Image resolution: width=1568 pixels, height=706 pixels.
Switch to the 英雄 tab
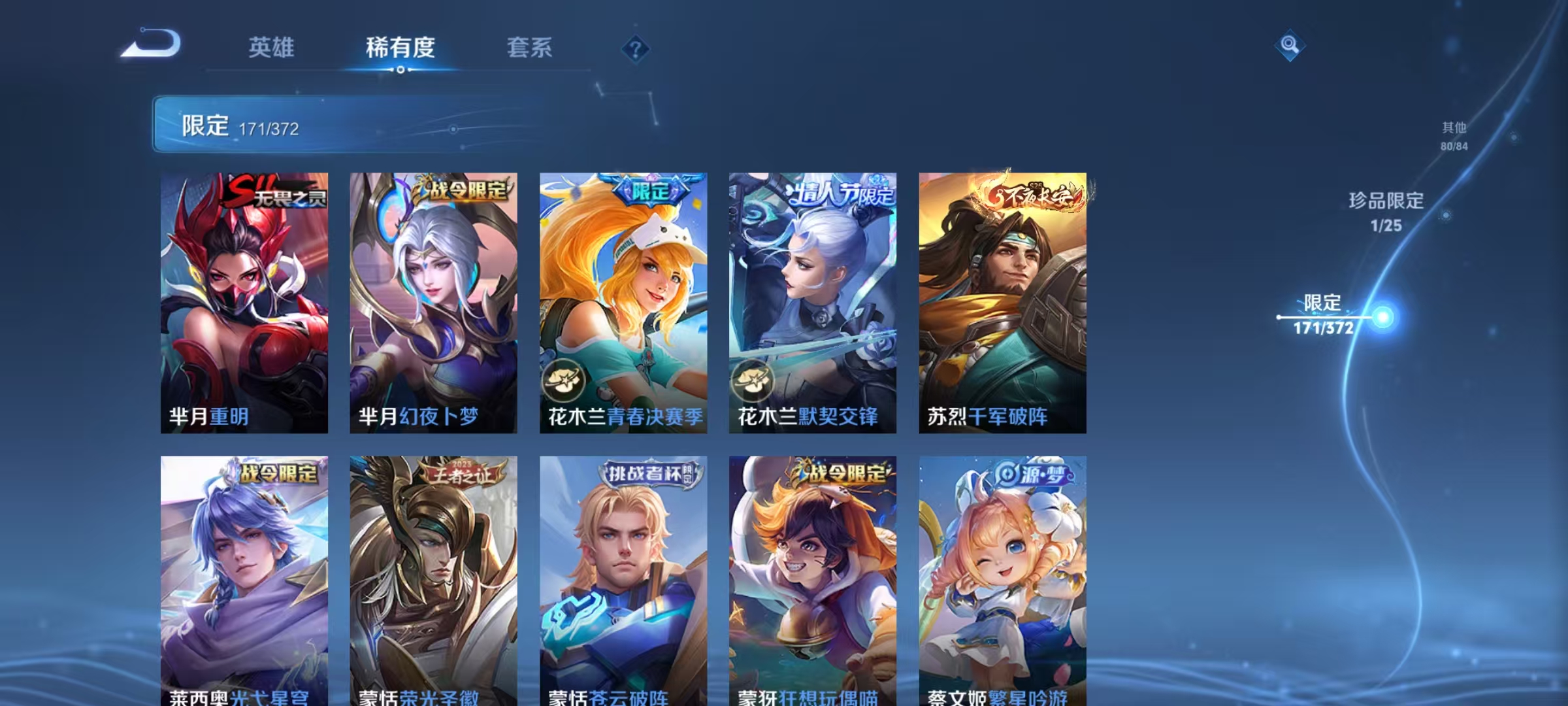coord(272,48)
